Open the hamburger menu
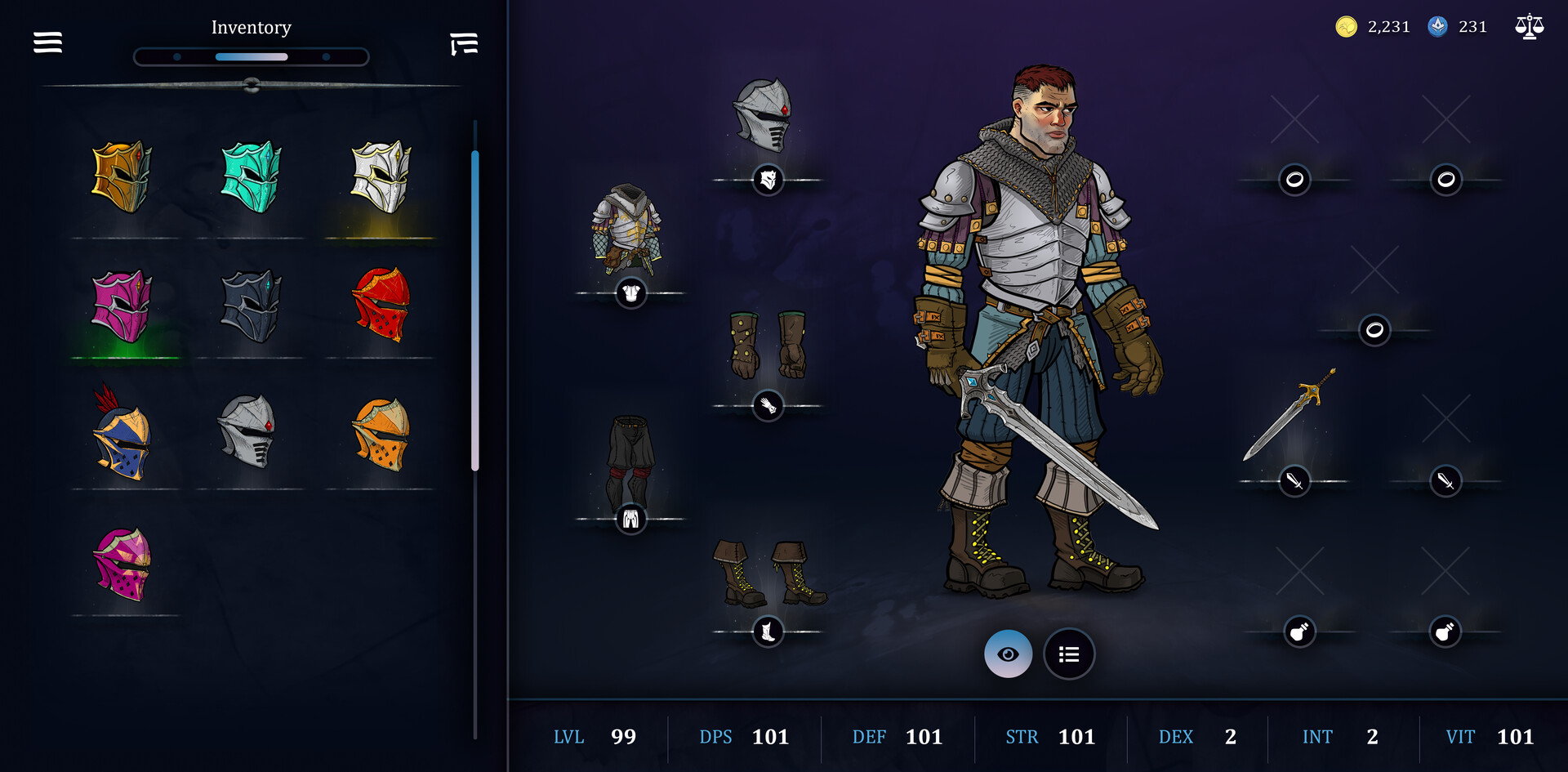Screen dimensions: 1568x772 pyautogui.click(x=47, y=42)
